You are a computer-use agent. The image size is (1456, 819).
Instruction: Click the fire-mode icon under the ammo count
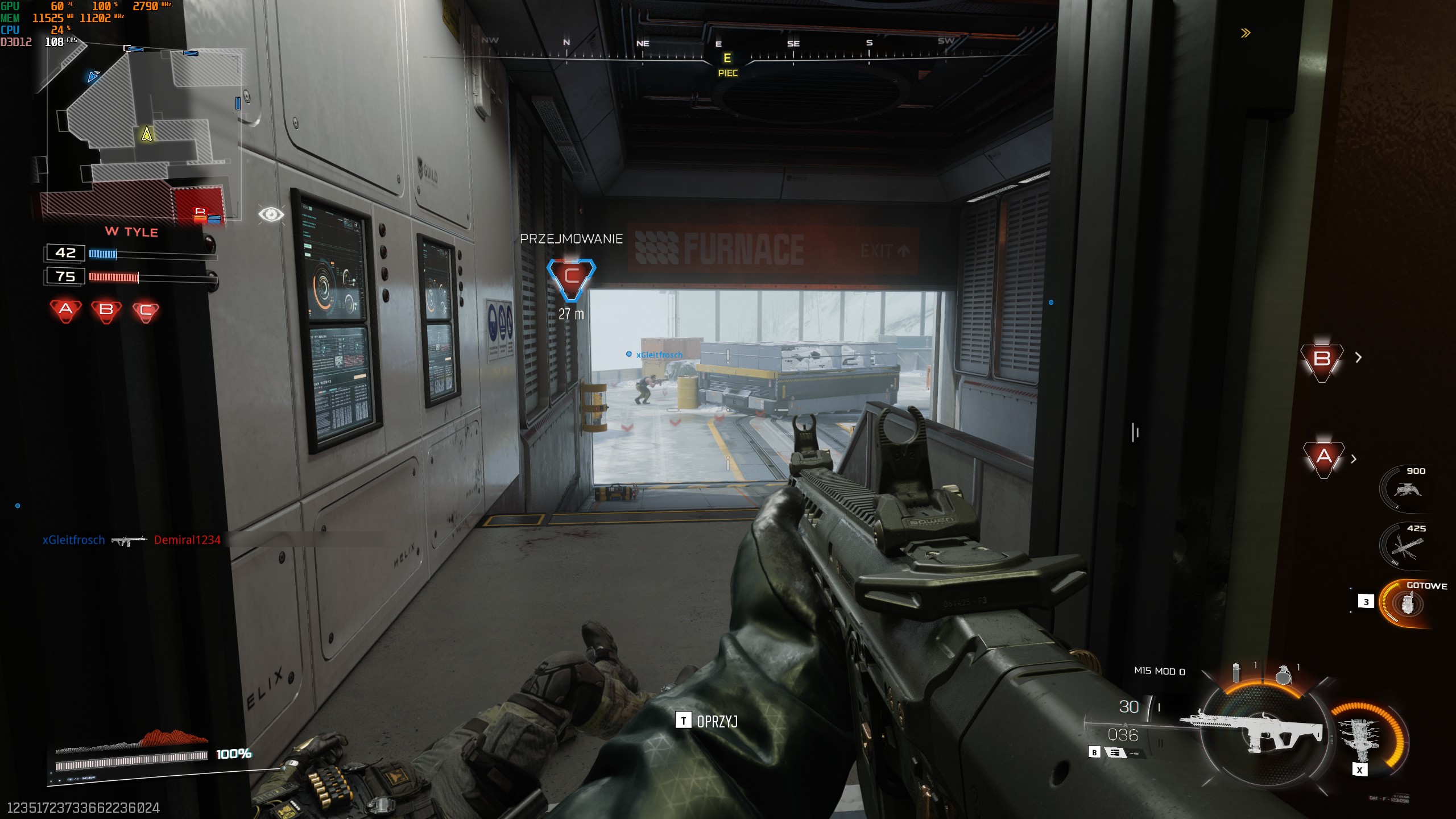[x=1115, y=752]
